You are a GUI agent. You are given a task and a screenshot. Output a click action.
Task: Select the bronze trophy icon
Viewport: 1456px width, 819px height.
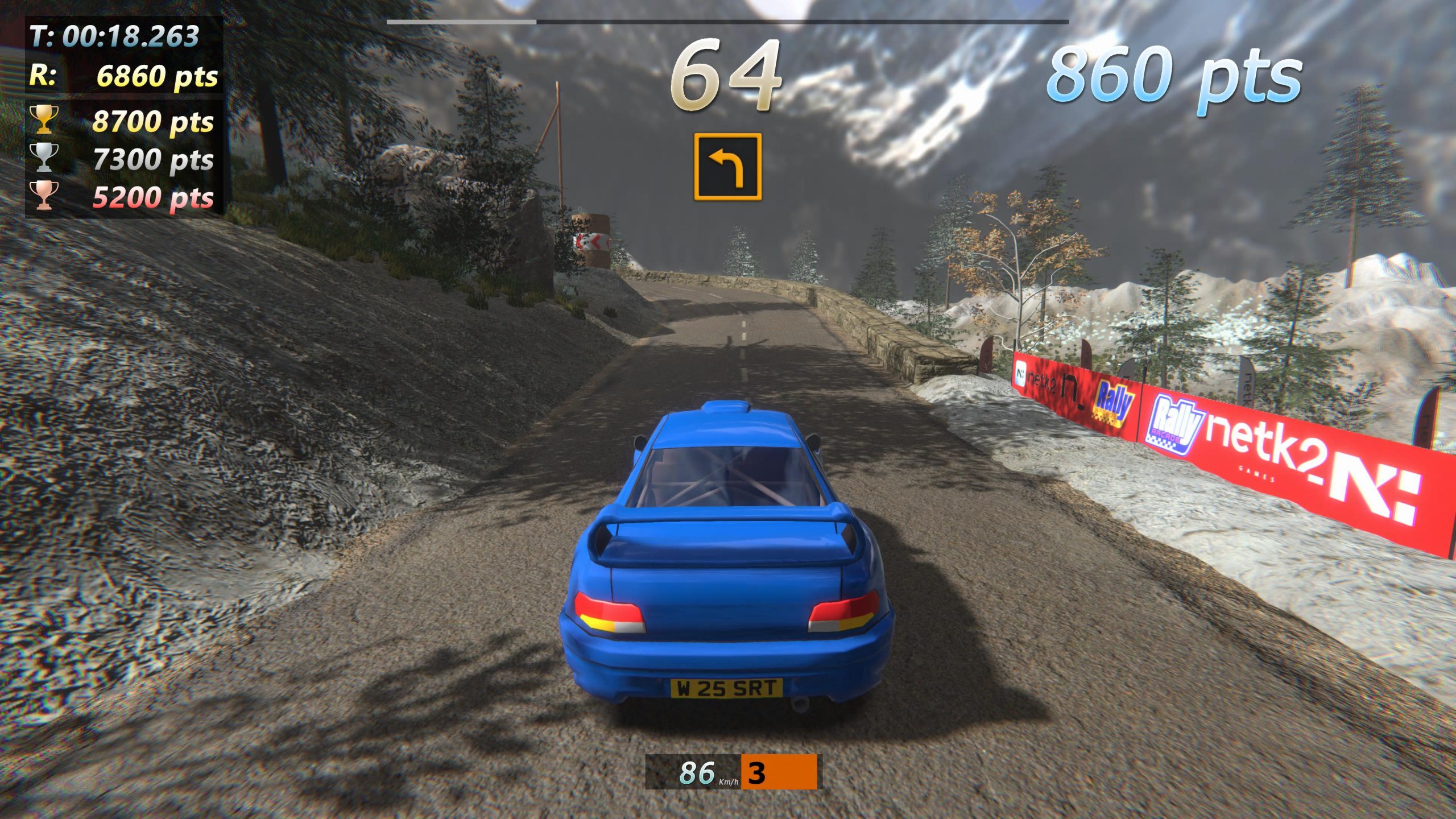[44, 195]
